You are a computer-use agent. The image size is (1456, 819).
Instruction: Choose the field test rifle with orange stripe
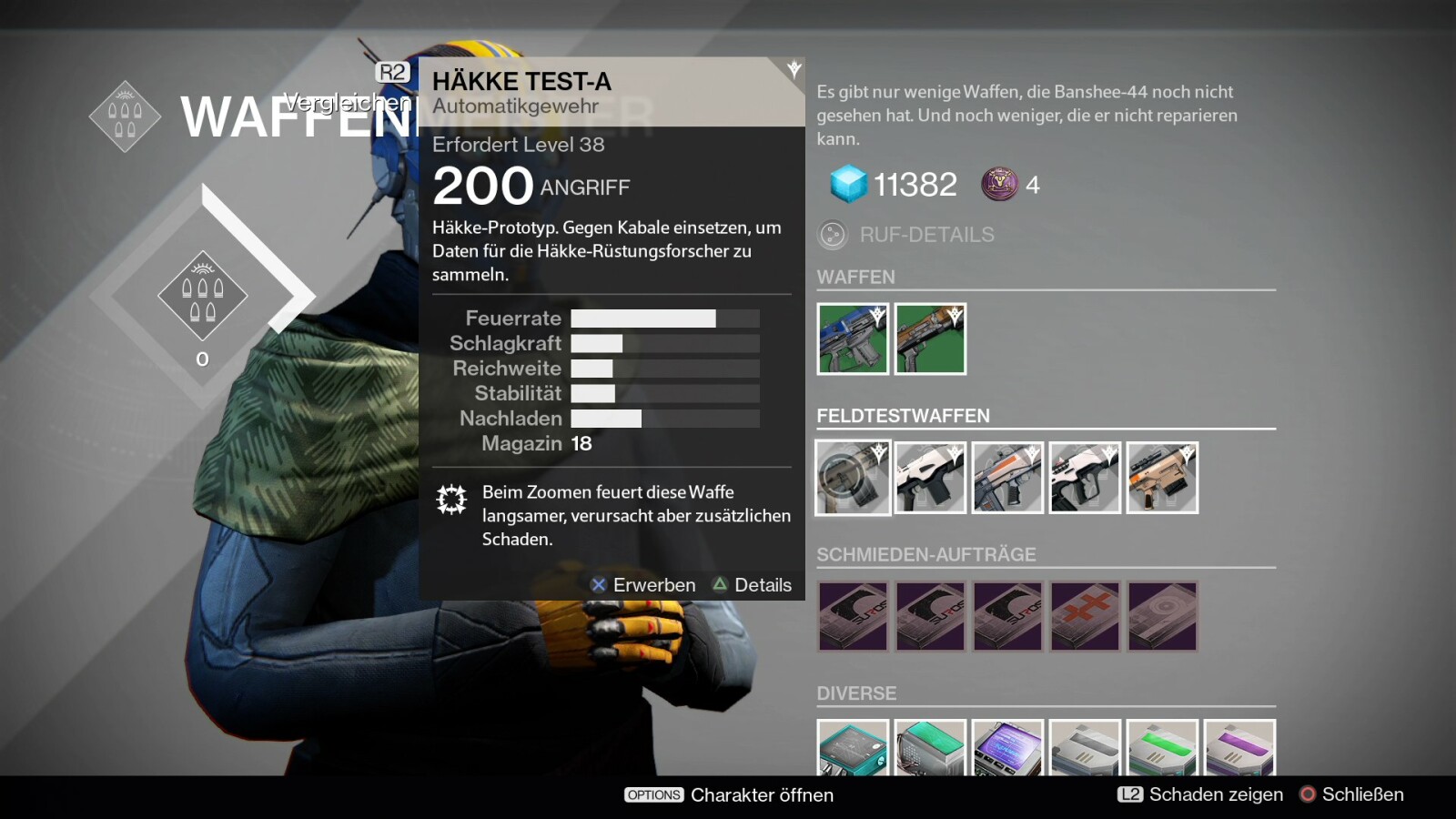click(1007, 478)
